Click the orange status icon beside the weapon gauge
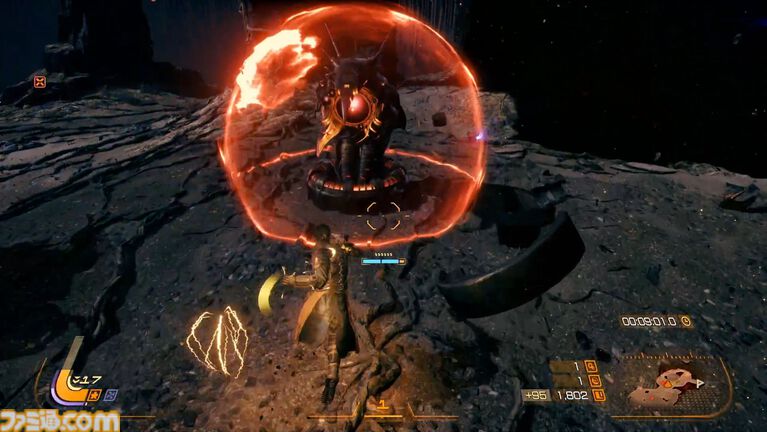Screen dimensions: 767x432 pos(93,394)
